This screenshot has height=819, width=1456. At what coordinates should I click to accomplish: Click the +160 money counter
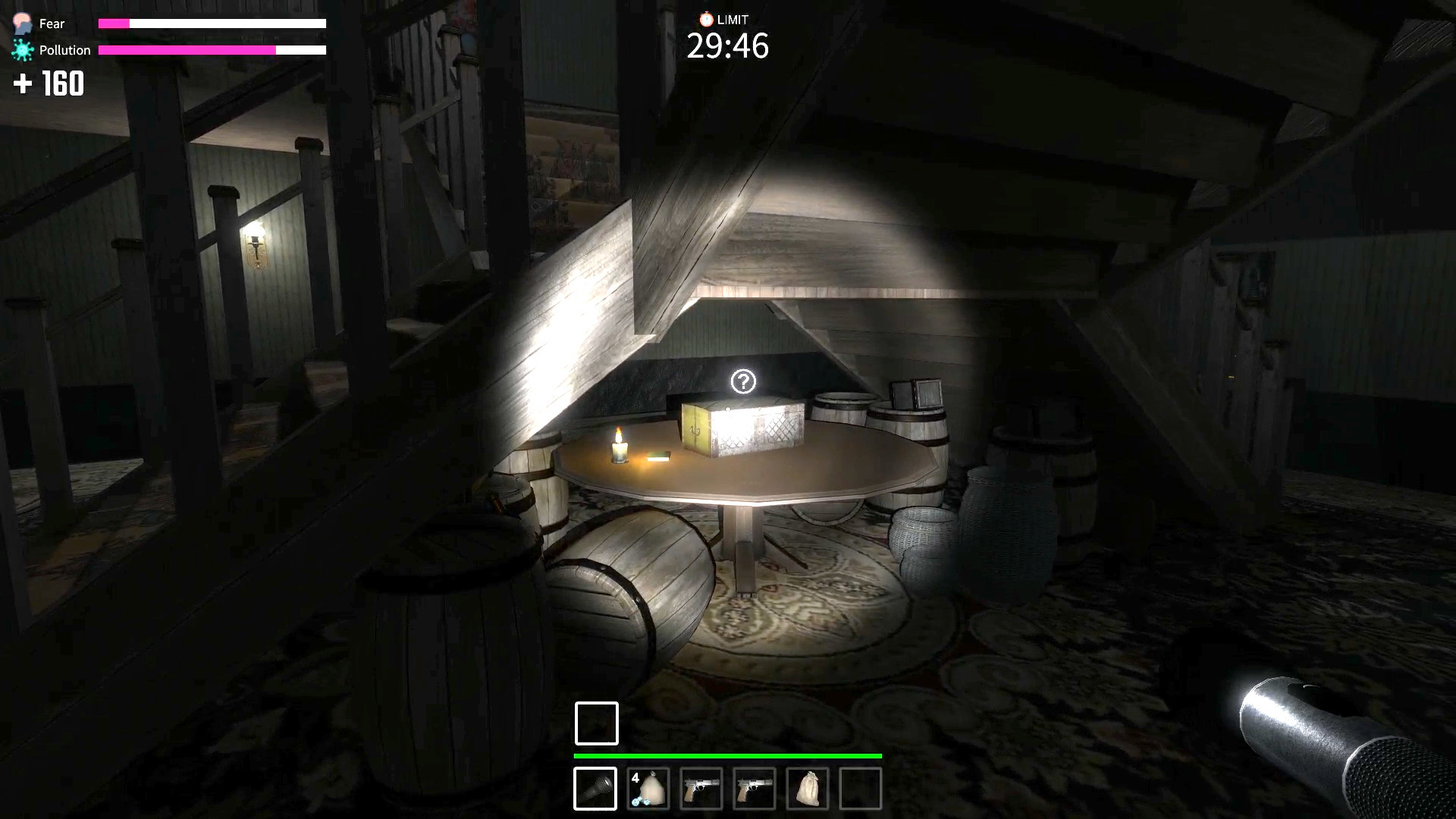point(49,84)
